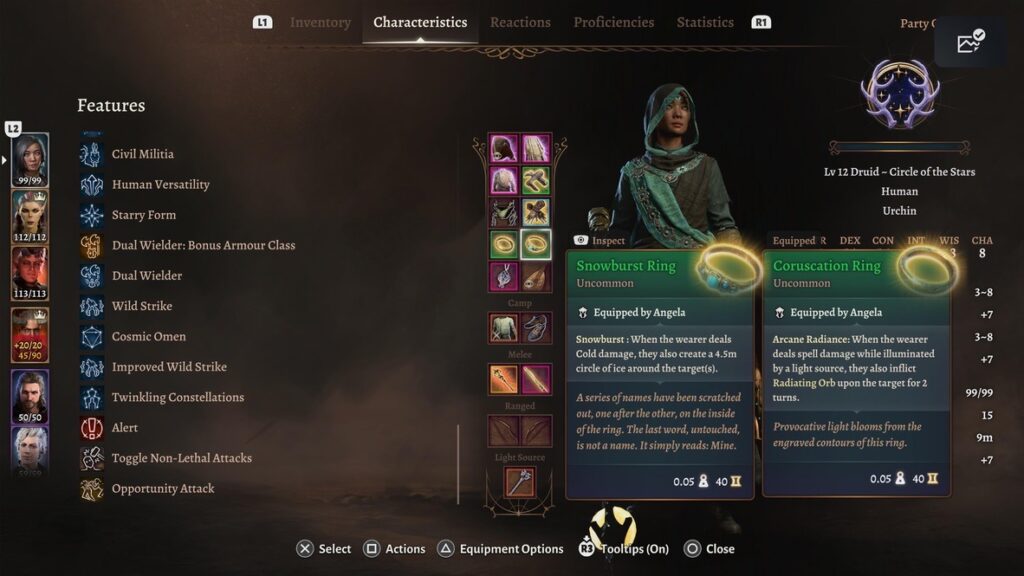Select the hood helmet equipment slot
The width and height of the screenshot is (1024, 576).
click(504, 149)
